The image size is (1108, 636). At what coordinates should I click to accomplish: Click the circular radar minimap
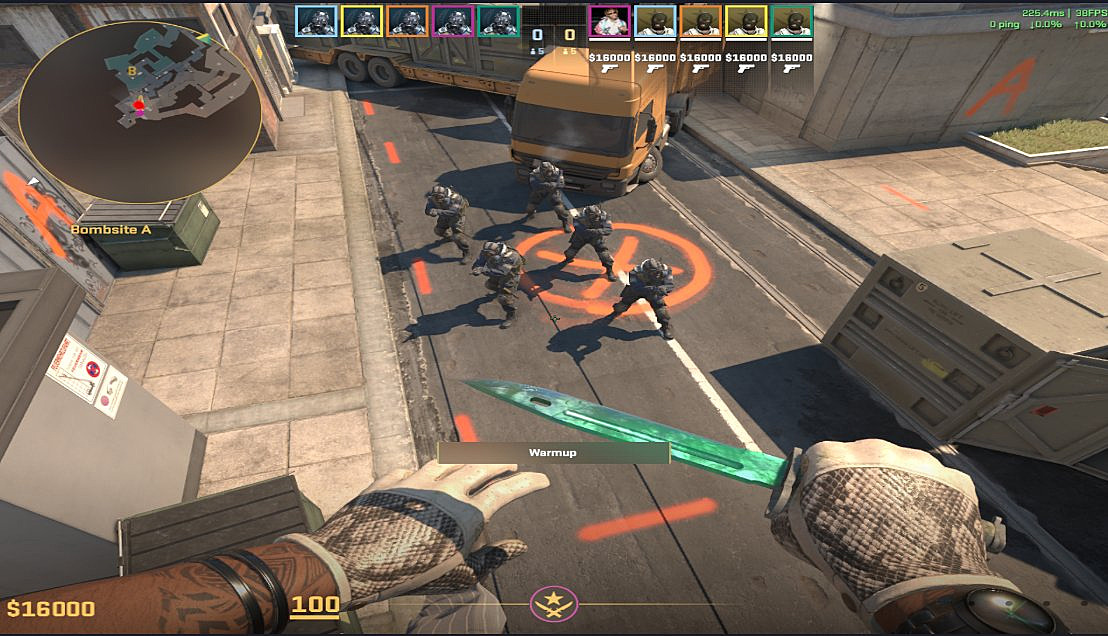point(140,106)
